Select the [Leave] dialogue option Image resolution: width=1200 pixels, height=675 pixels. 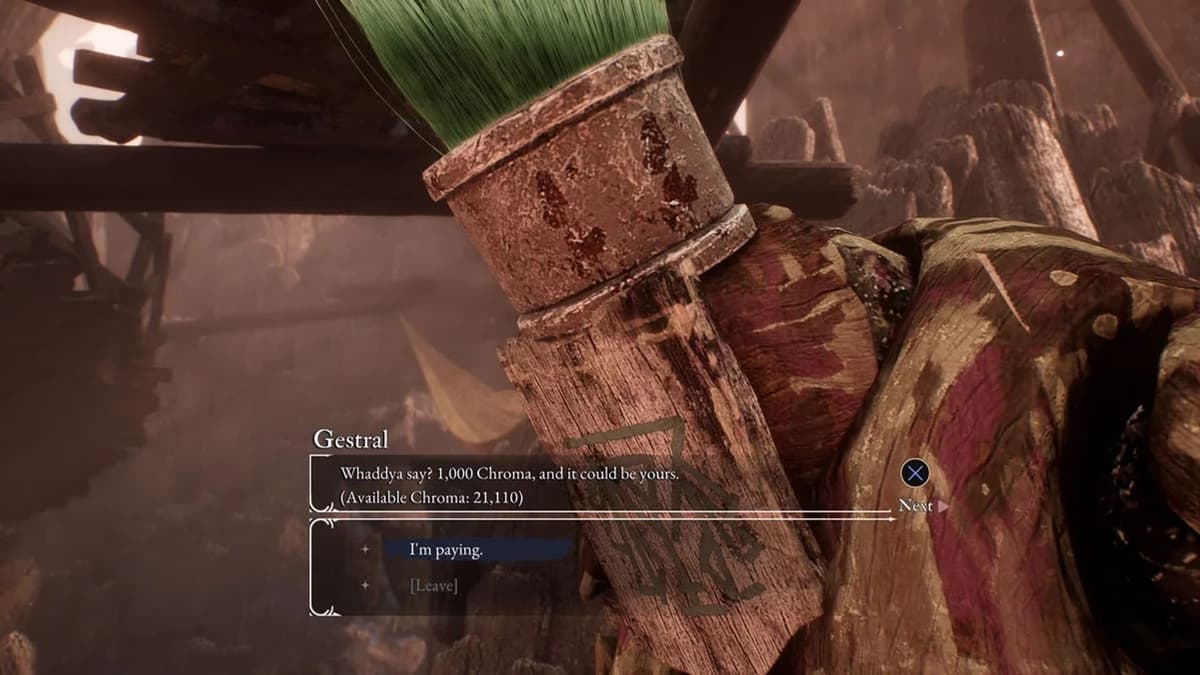pyautogui.click(x=434, y=585)
